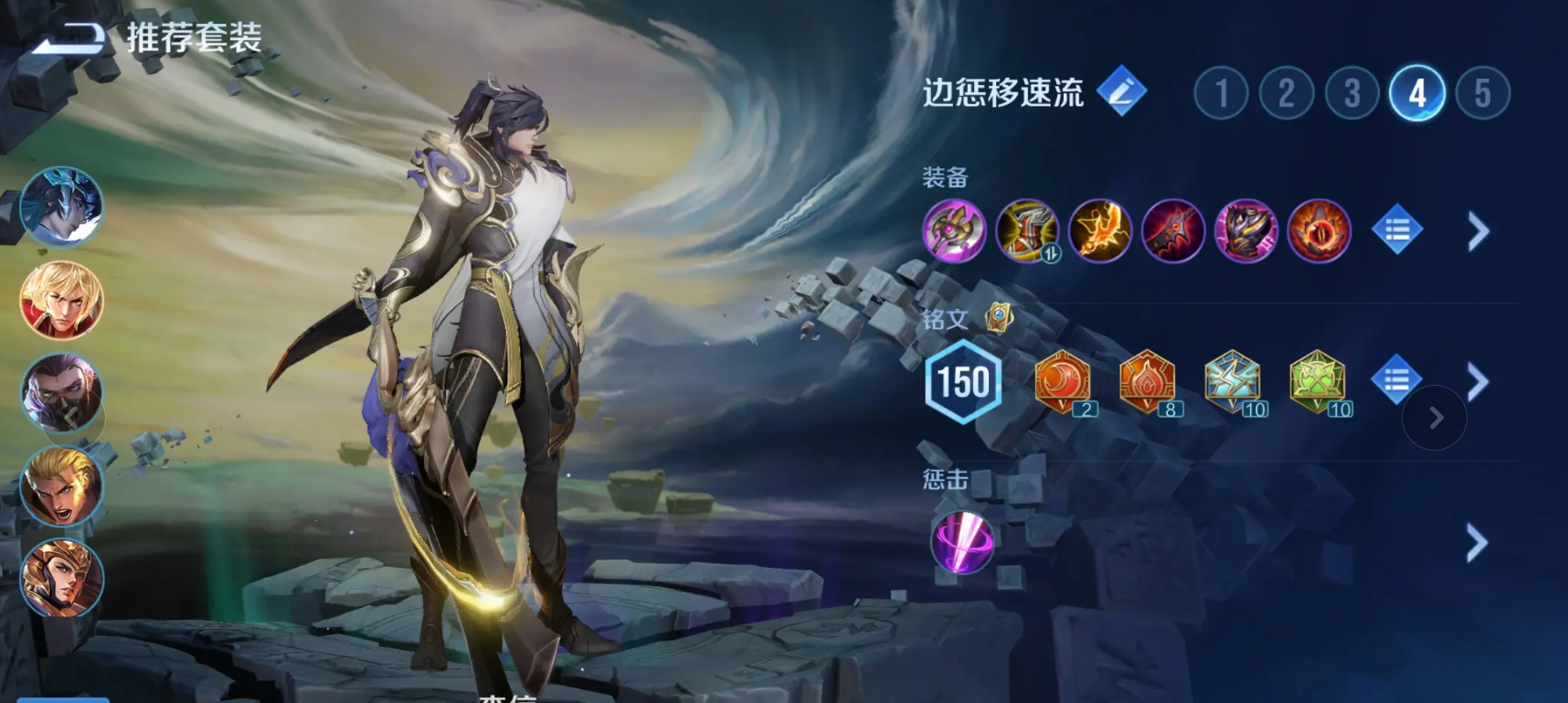The image size is (1568, 703).
Task: Switch to loadout preset 2
Action: click(1288, 93)
